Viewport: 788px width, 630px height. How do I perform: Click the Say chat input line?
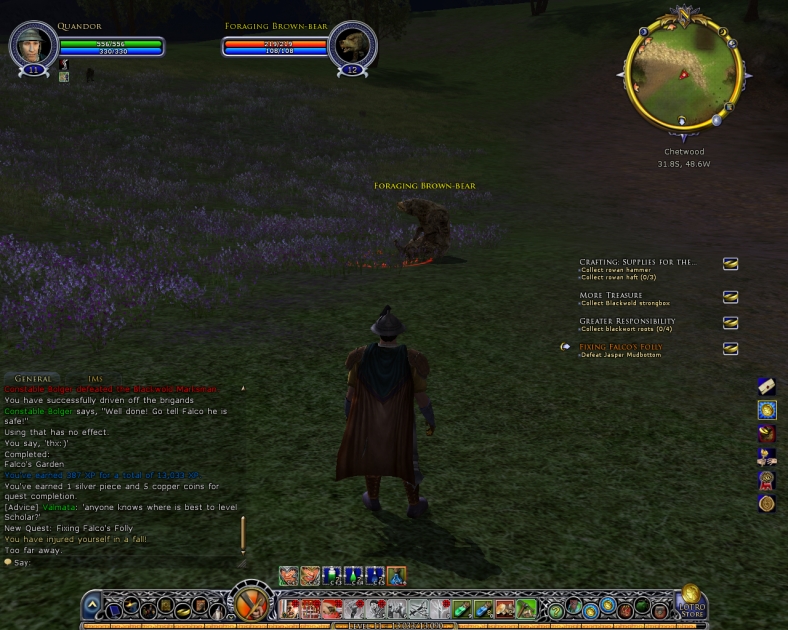coord(120,563)
